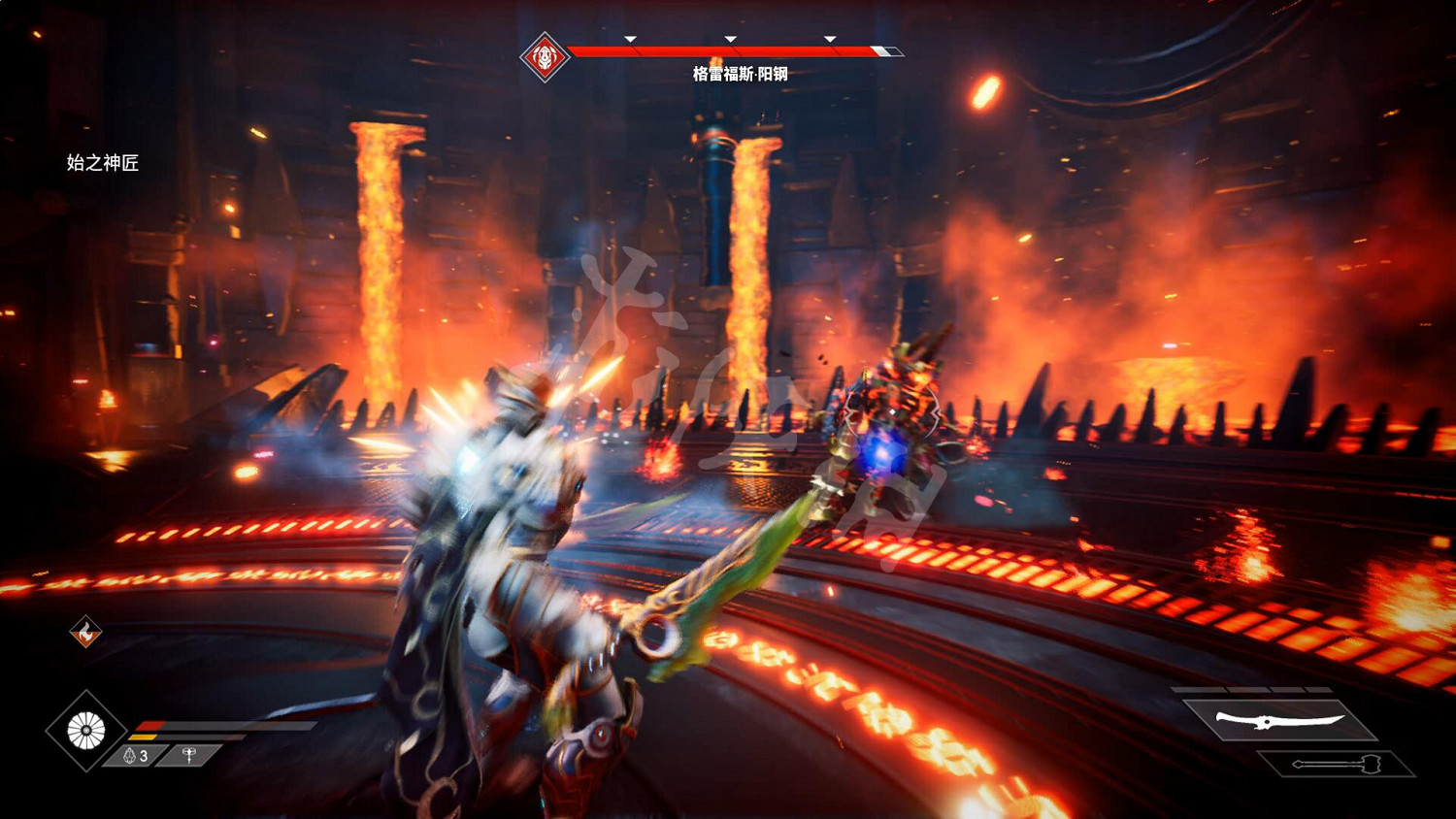
Task: Switch to the warhammer secondary weapon slot
Action: (1336, 765)
